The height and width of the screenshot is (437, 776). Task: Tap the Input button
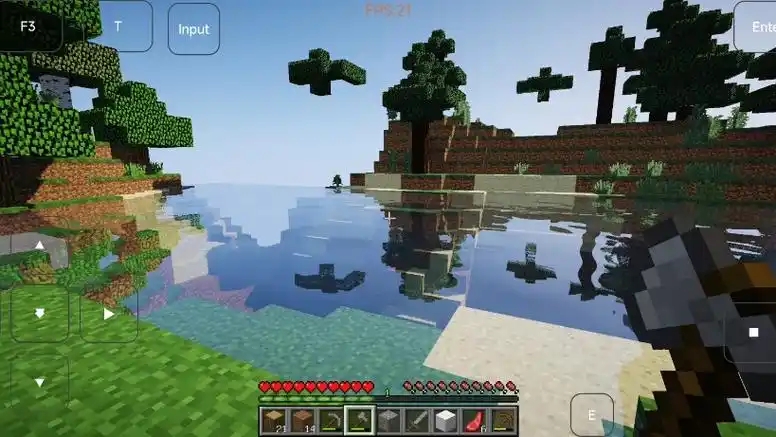(193, 28)
